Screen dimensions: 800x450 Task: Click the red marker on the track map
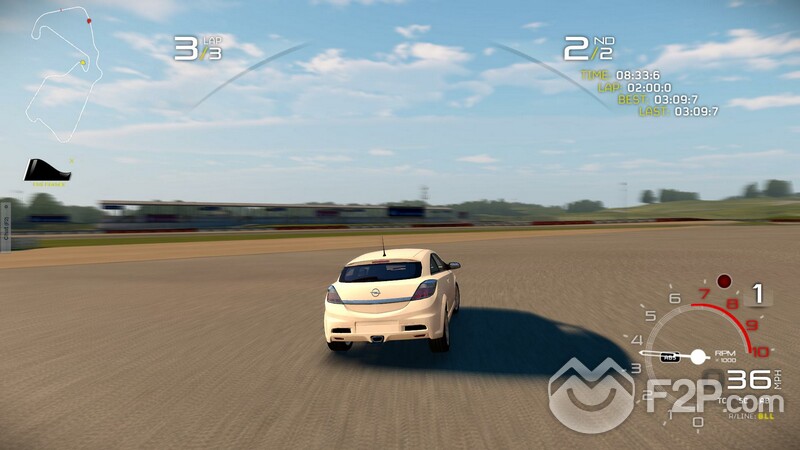point(89,20)
